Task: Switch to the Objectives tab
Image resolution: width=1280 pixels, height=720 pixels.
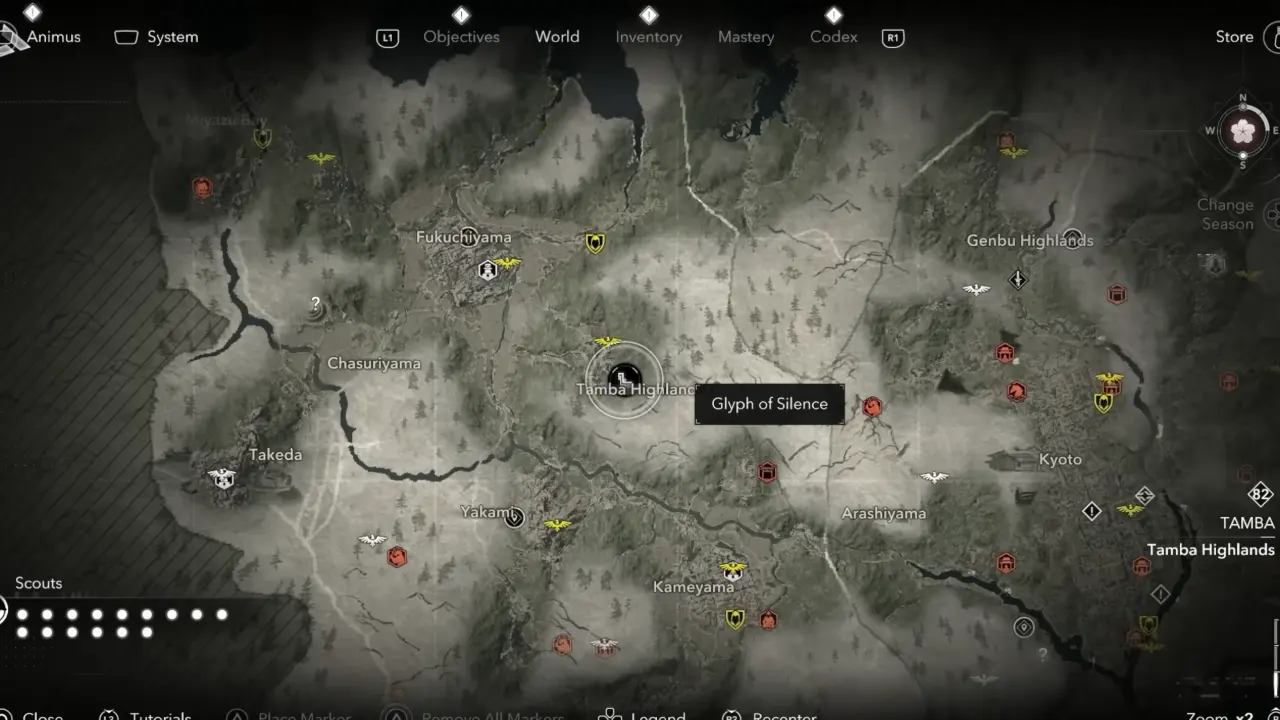Action: coord(461,37)
